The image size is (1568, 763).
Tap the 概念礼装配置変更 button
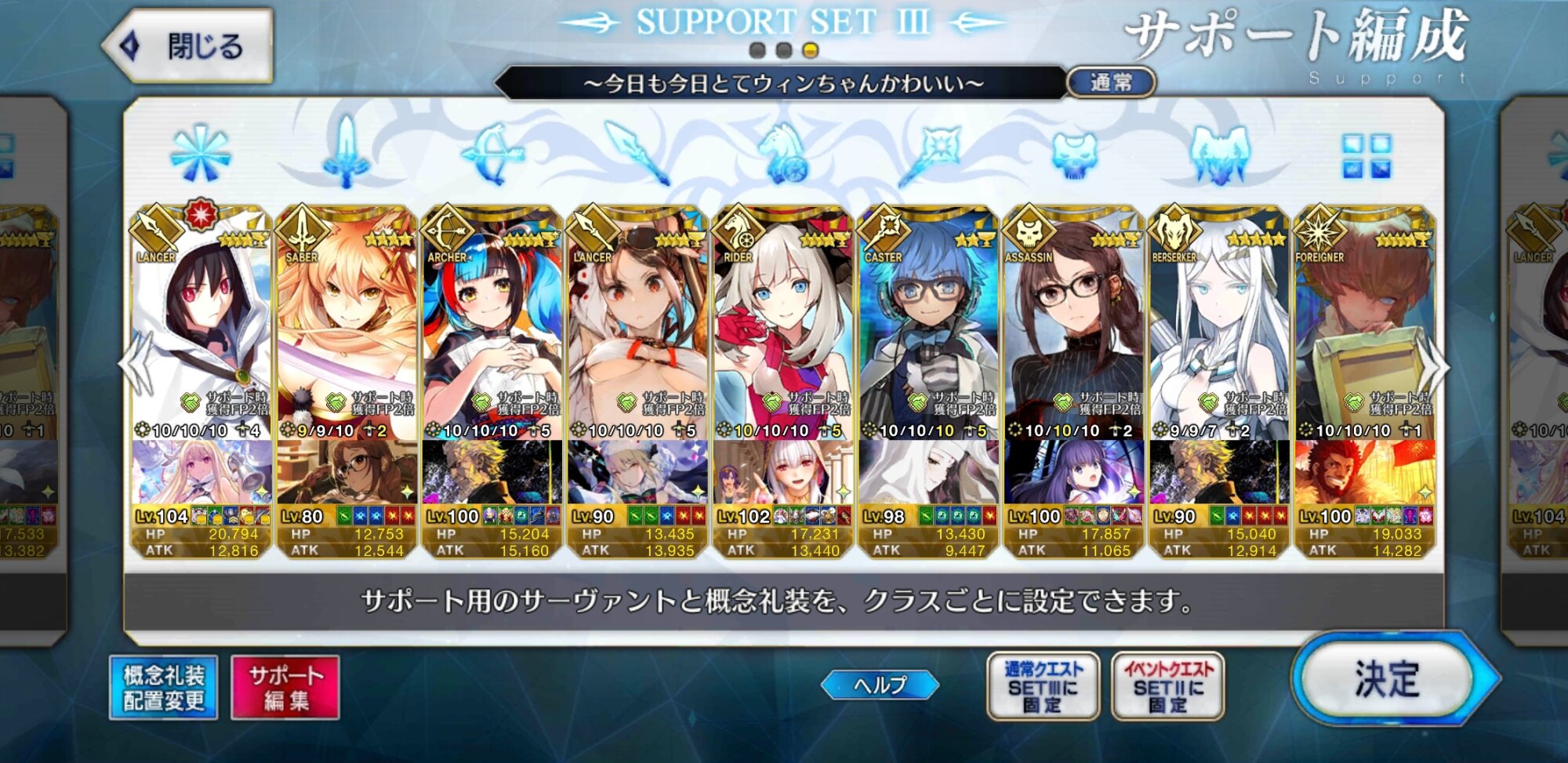click(x=164, y=688)
